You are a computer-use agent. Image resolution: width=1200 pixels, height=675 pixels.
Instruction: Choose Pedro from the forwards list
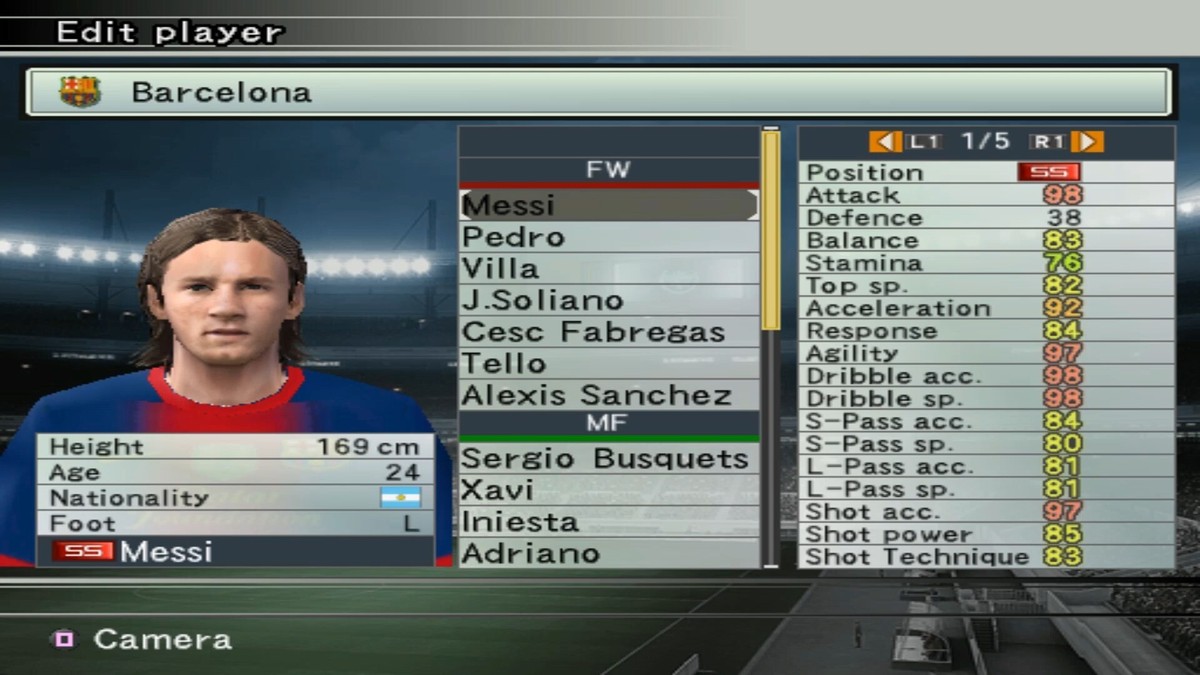(x=608, y=237)
